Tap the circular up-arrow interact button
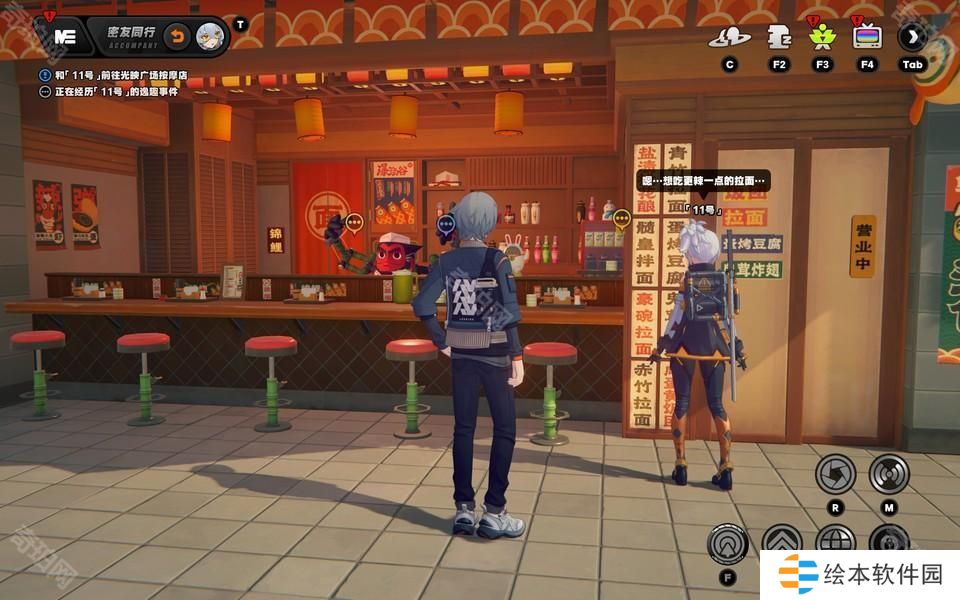Viewport: 960px width, 600px height. tap(727, 543)
